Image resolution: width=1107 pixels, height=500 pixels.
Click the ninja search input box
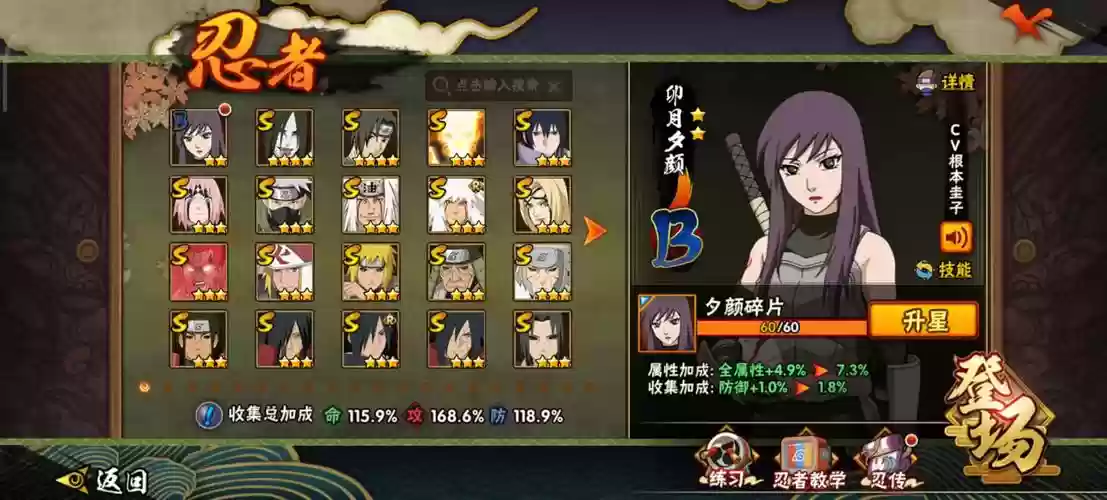[x=500, y=86]
